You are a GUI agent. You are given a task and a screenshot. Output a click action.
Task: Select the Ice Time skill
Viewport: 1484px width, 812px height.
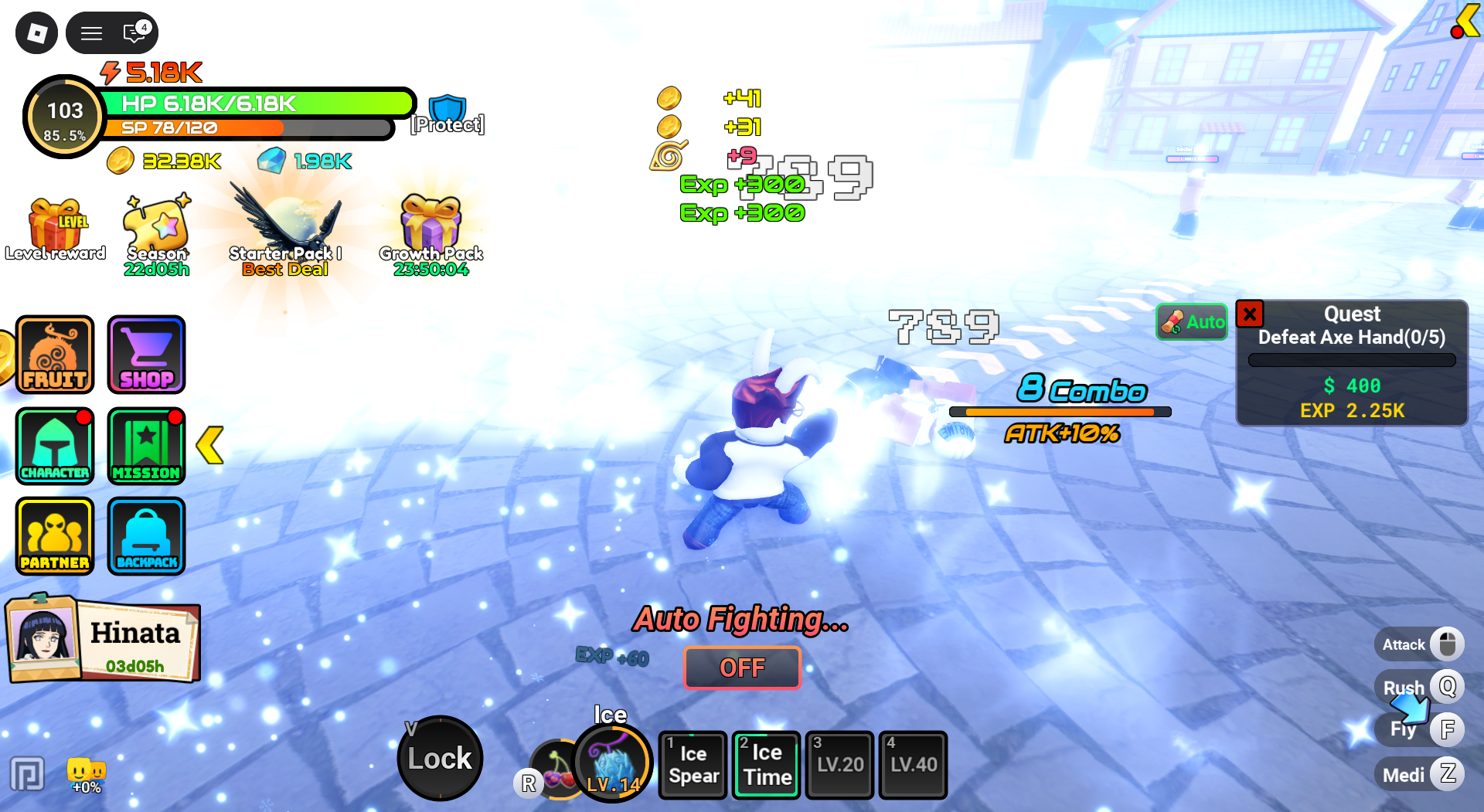(x=765, y=764)
